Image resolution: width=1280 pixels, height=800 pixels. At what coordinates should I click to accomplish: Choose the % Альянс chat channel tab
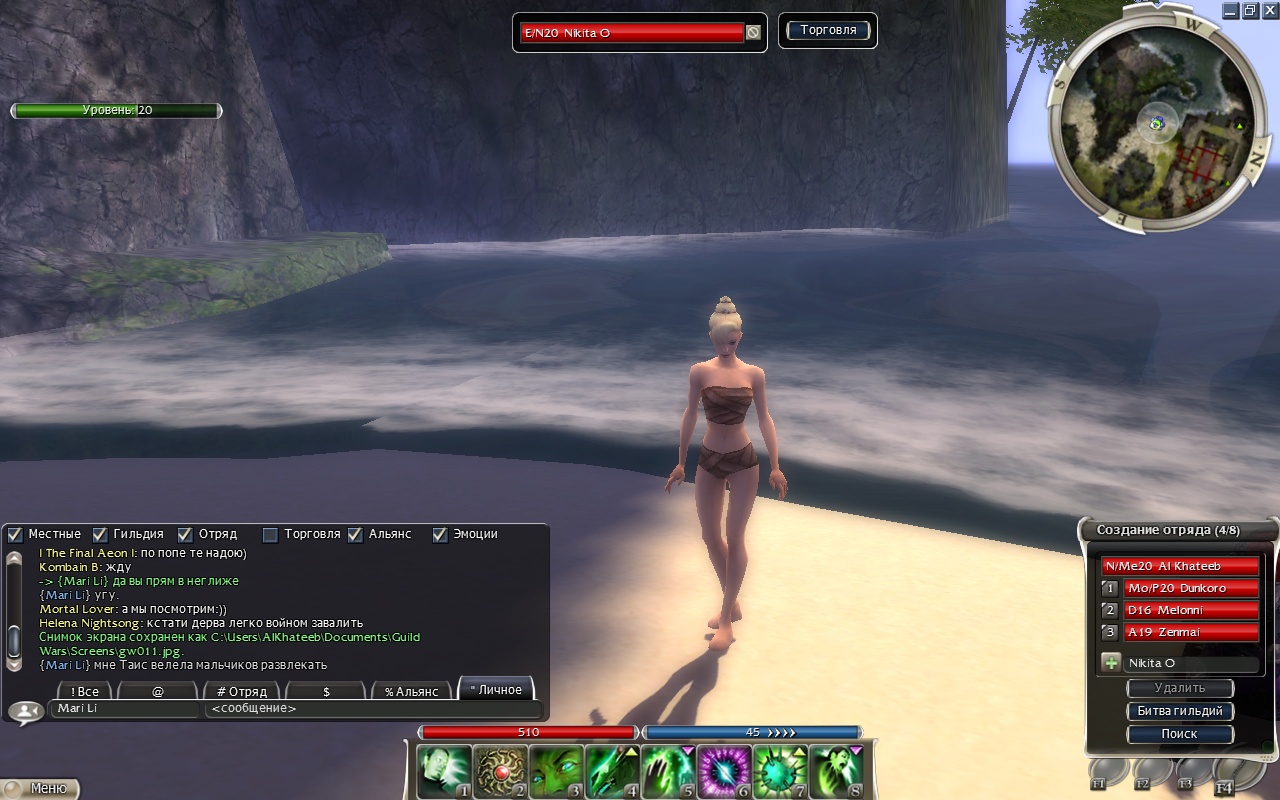pyautogui.click(x=412, y=691)
